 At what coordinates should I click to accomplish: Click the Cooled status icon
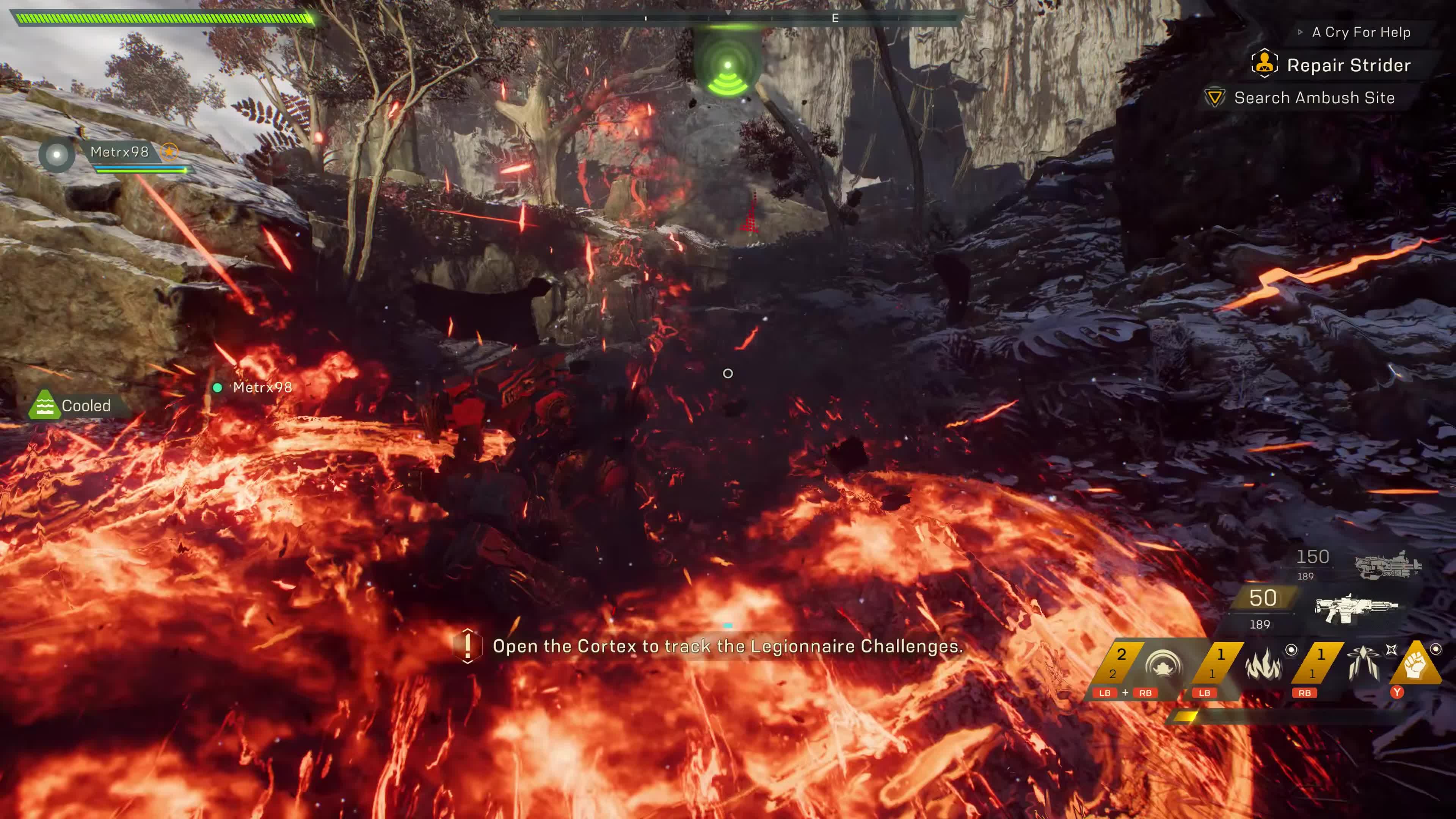[45, 405]
